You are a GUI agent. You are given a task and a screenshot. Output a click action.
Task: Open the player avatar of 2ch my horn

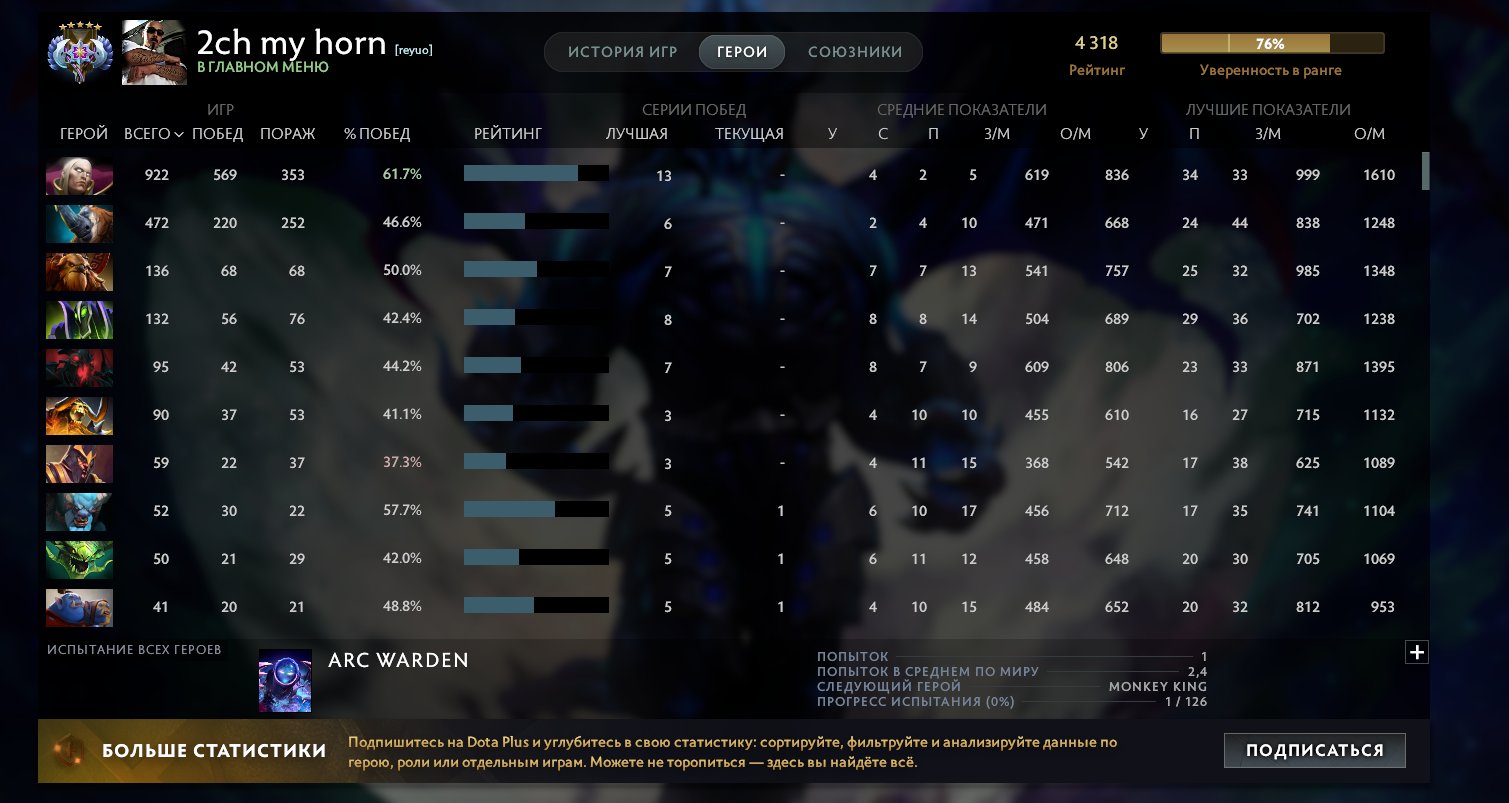(x=152, y=47)
